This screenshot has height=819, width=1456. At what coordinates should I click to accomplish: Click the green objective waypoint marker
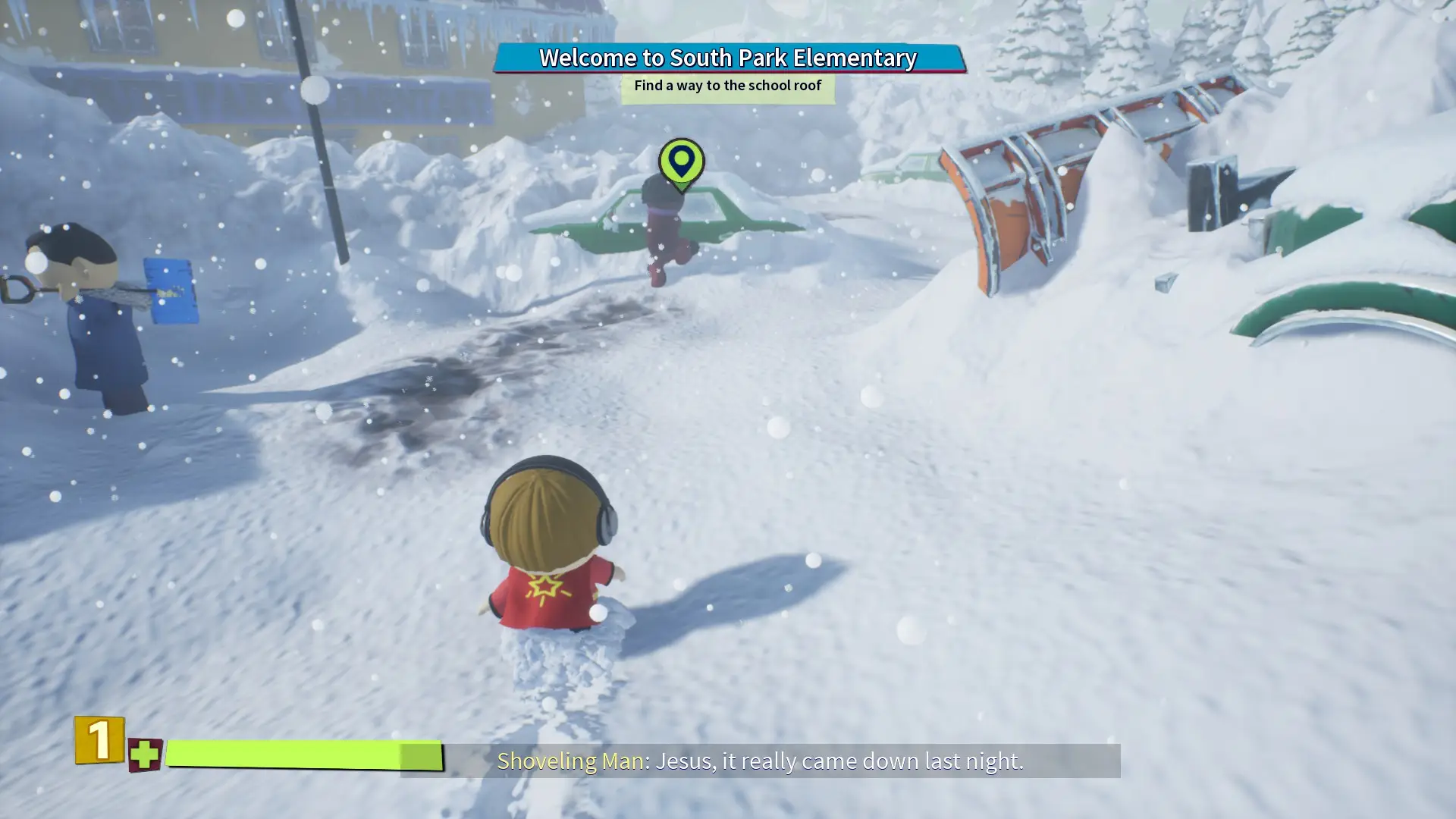coord(681,162)
